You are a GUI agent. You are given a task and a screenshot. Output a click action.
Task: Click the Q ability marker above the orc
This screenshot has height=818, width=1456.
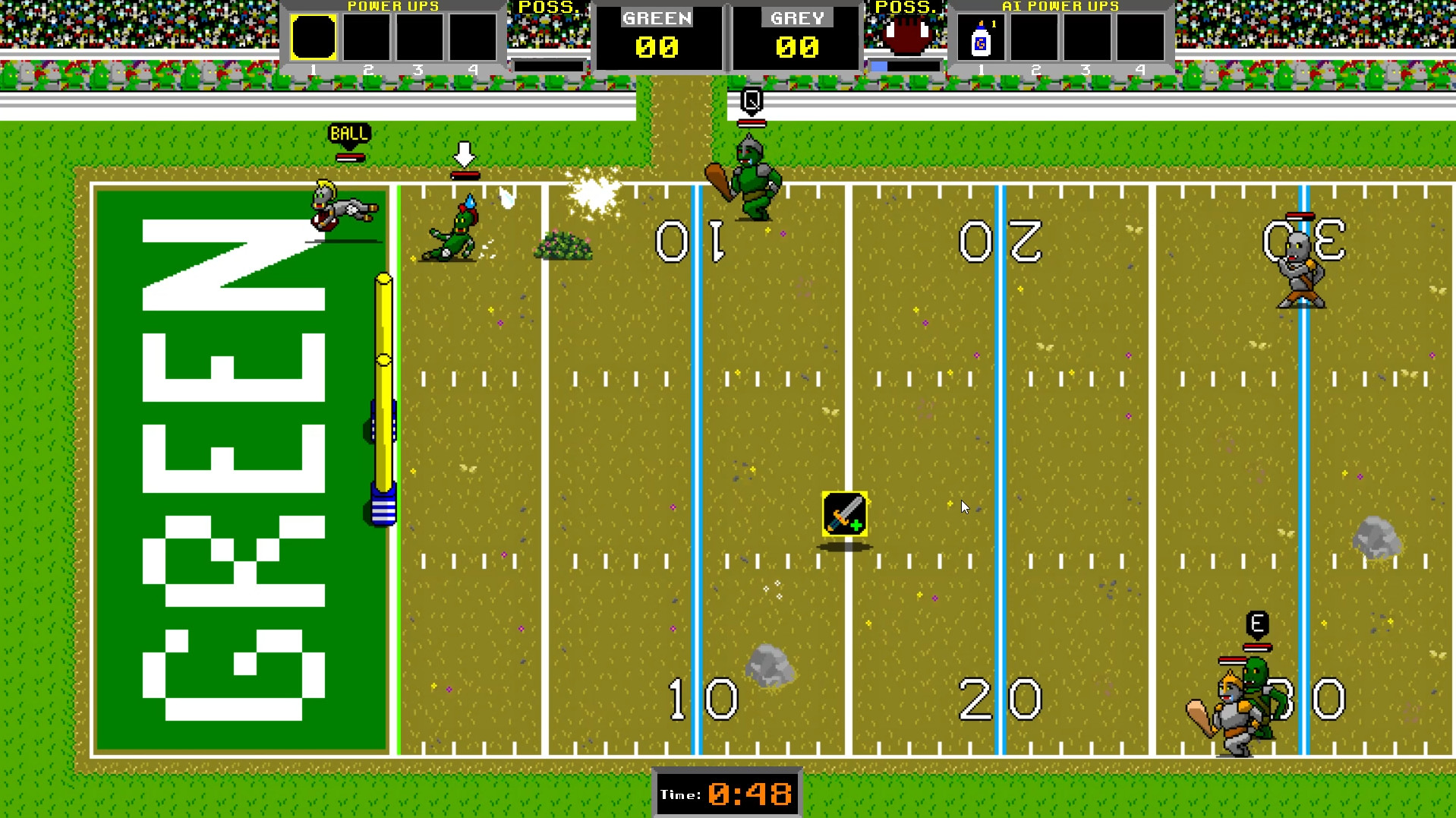pyautogui.click(x=751, y=97)
